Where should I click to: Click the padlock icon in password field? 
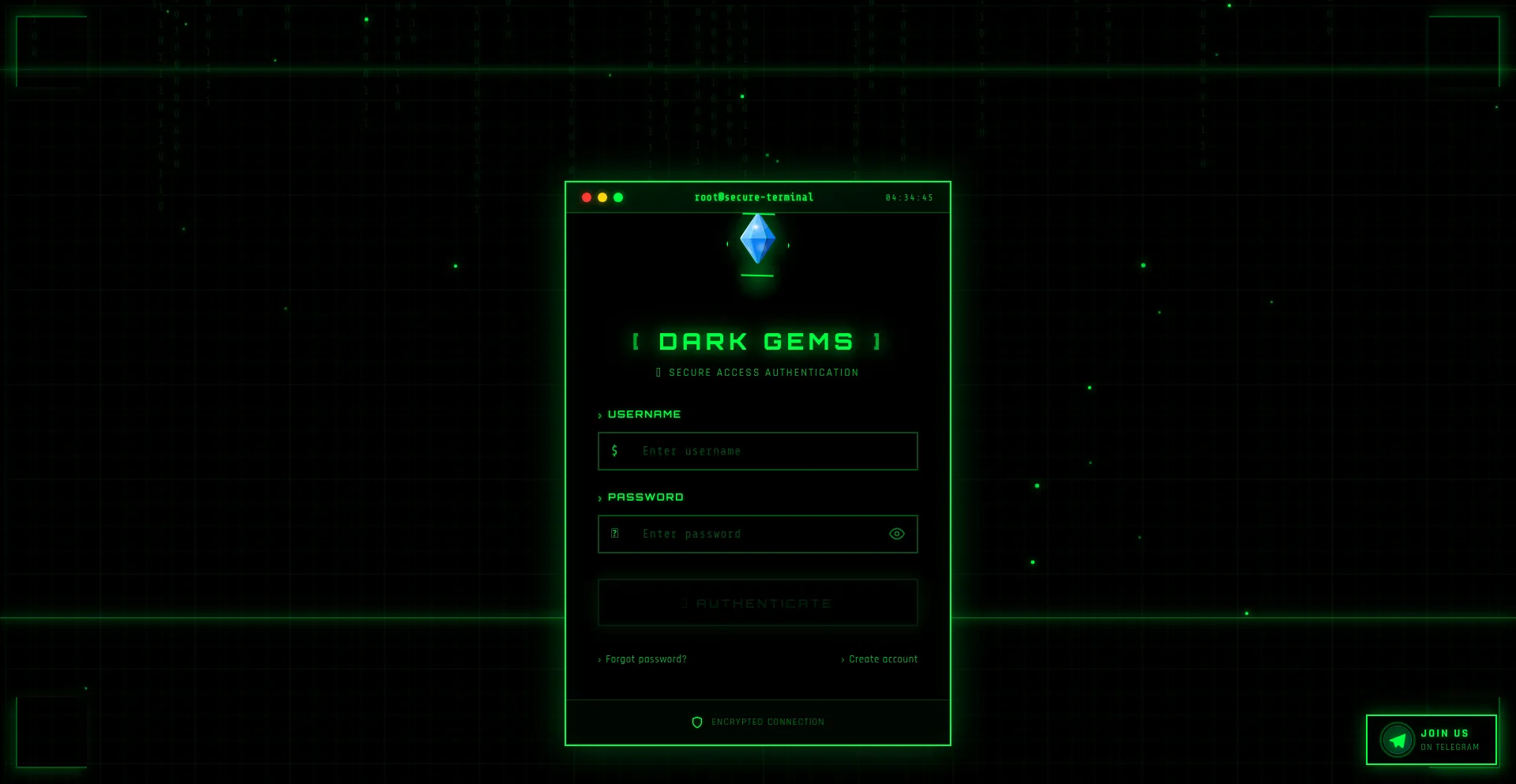[x=615, y=534]
